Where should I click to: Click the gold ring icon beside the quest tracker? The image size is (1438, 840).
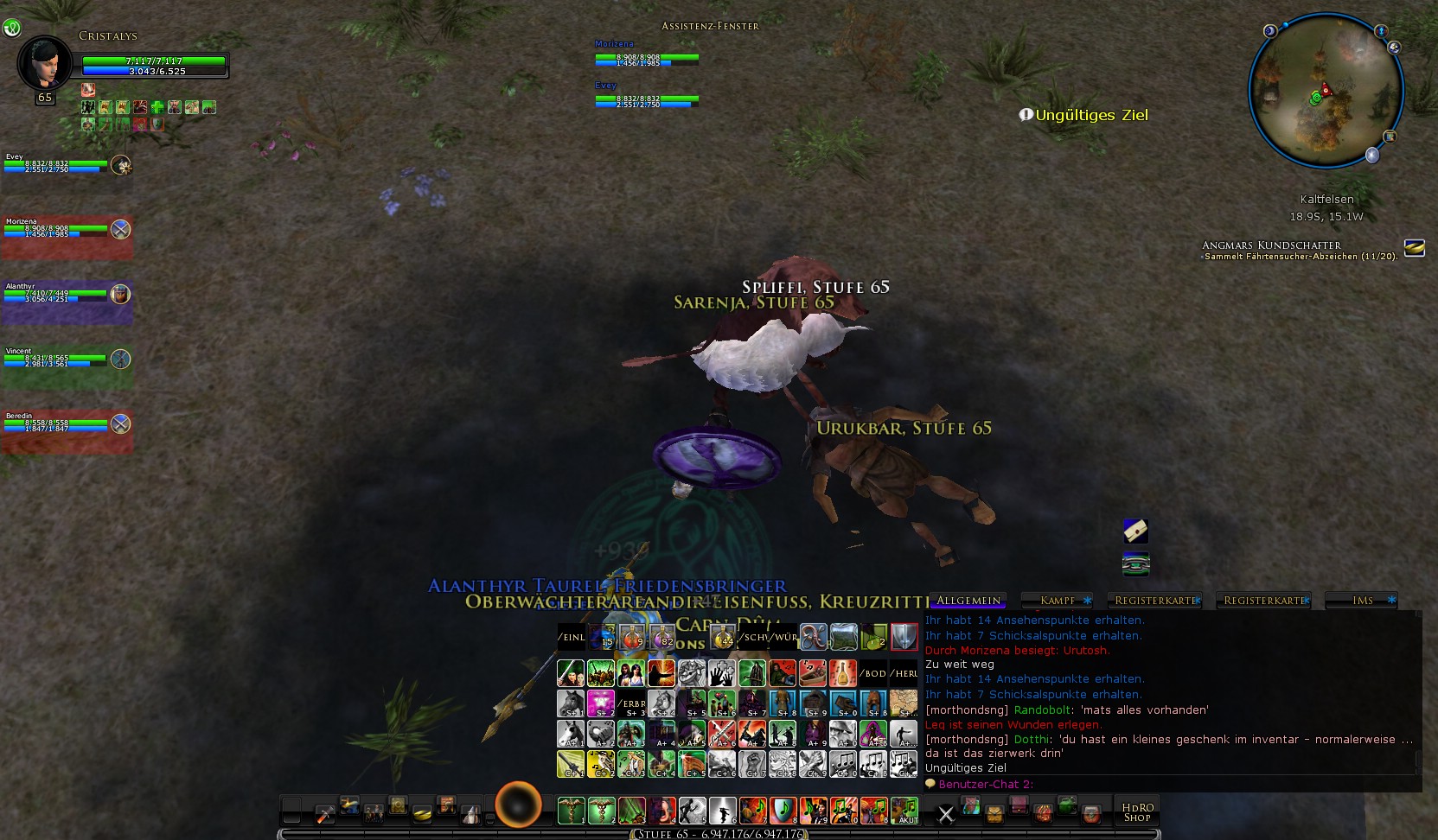[x=1414, y=248]
